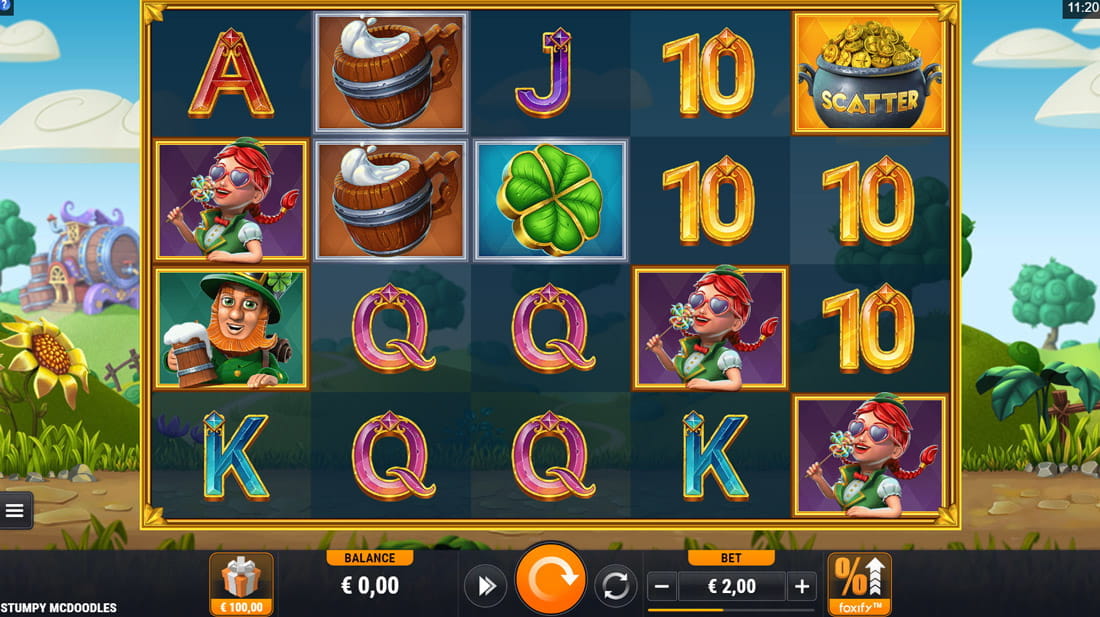
Task: Click the help question mark icon
Action: coord(6,6)
